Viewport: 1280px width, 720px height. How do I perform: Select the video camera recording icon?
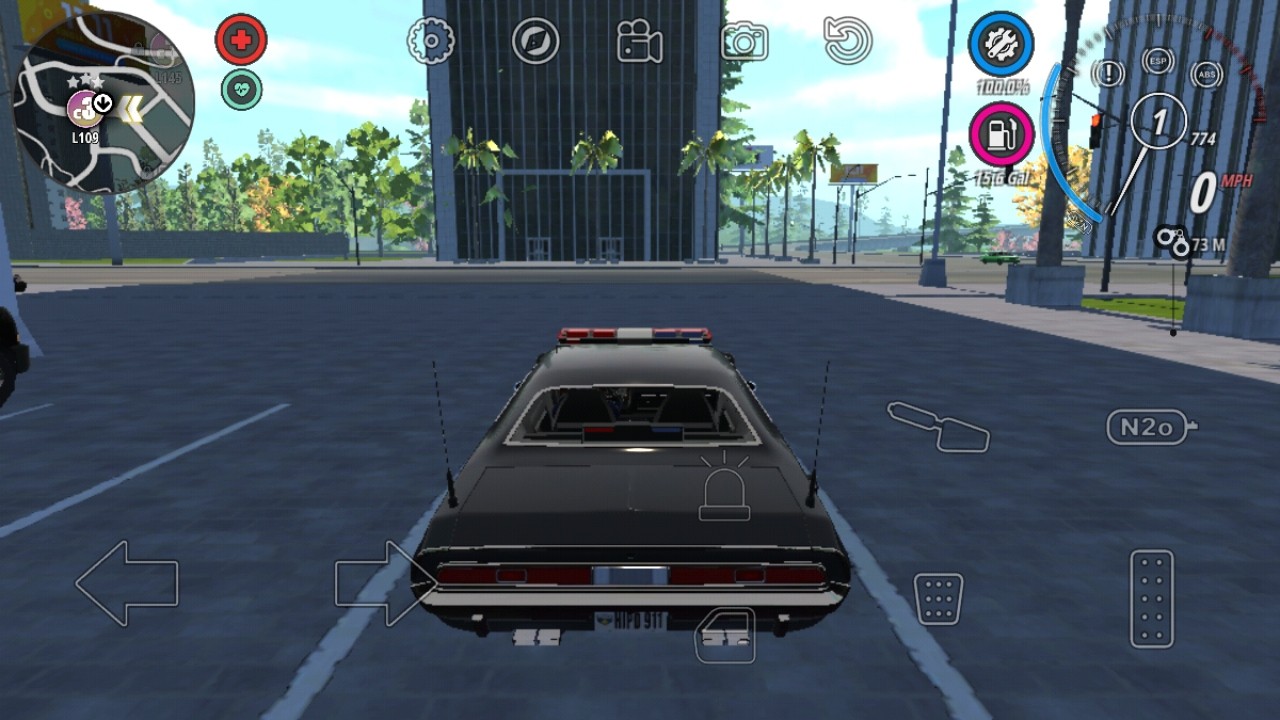click(640, 38)
